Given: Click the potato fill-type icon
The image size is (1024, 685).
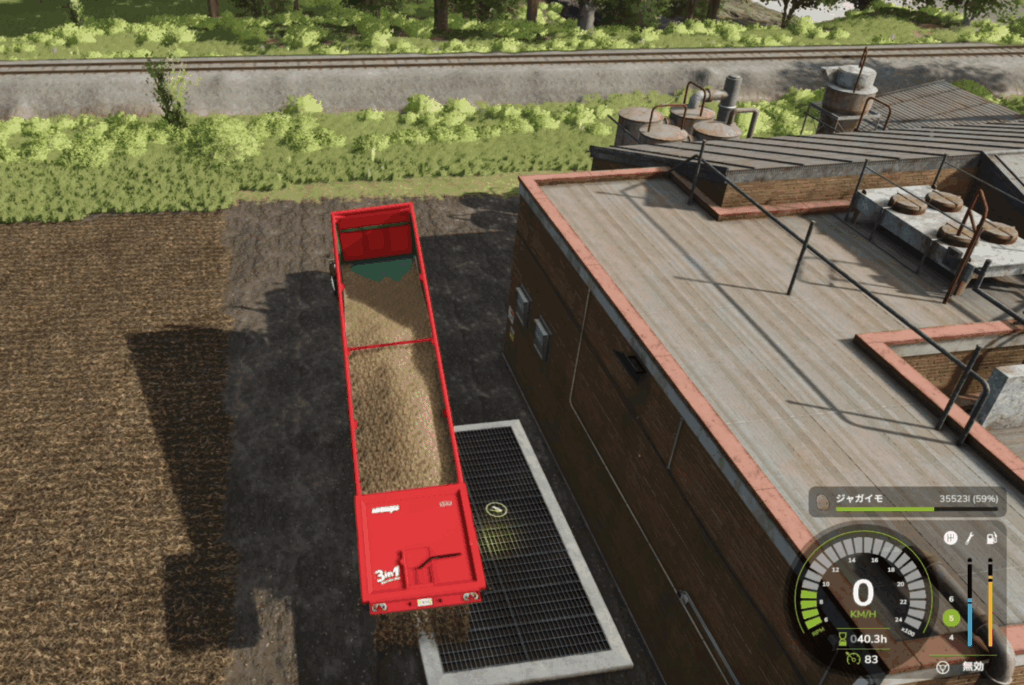Looking at the screenshot, I should coord(822,501).
